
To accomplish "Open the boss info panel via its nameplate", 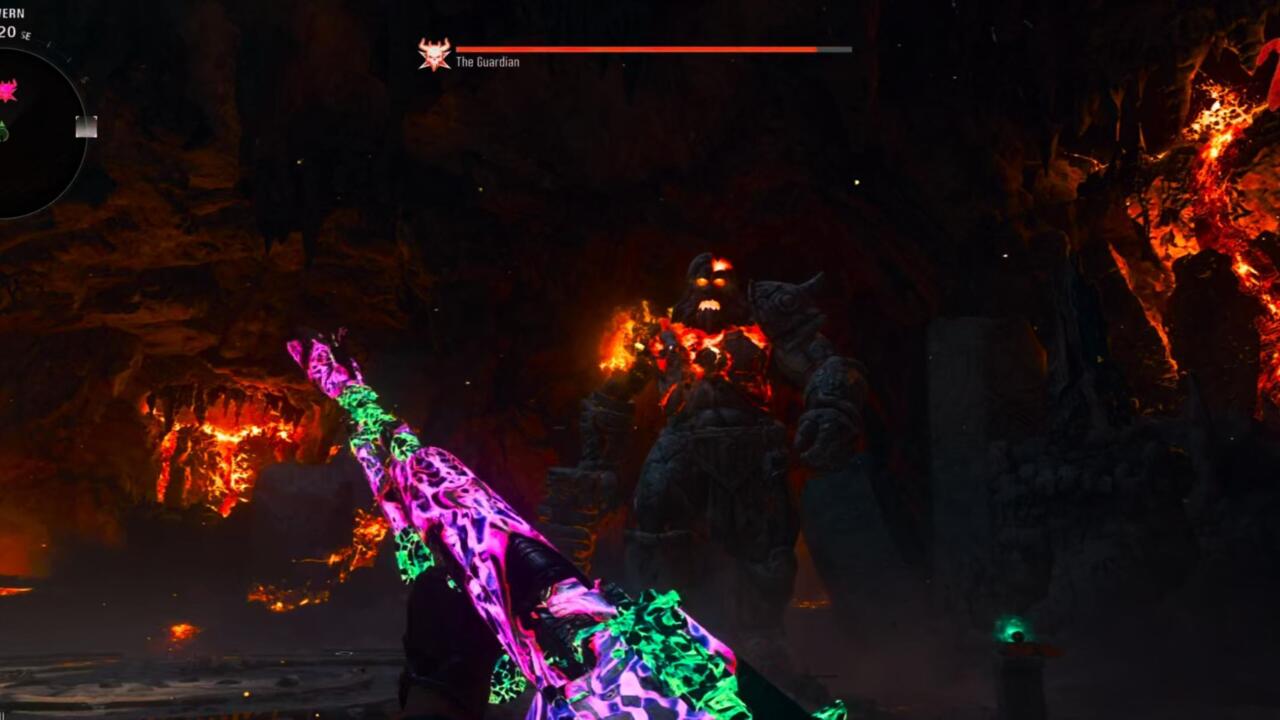I will coord(486,60).
